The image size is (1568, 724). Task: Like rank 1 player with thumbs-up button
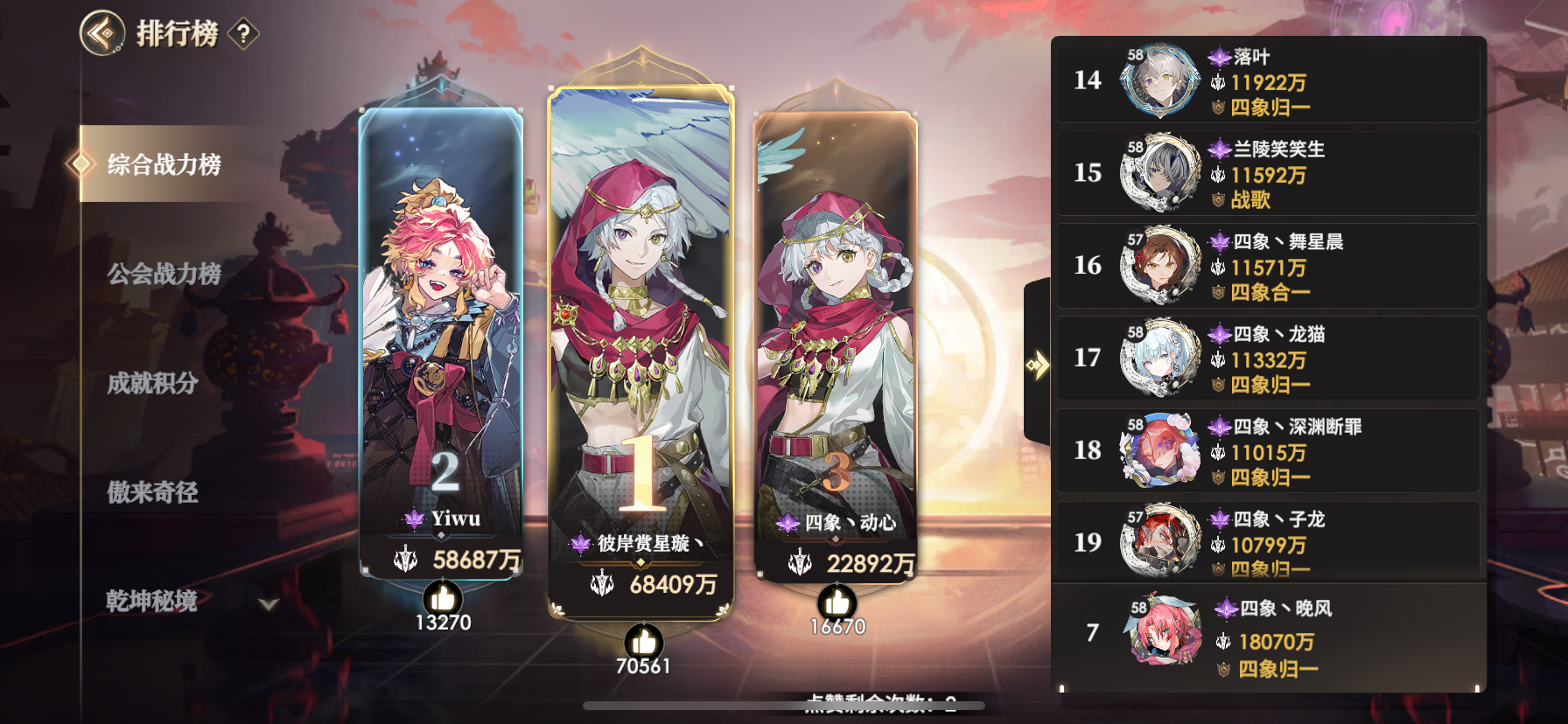645,644
